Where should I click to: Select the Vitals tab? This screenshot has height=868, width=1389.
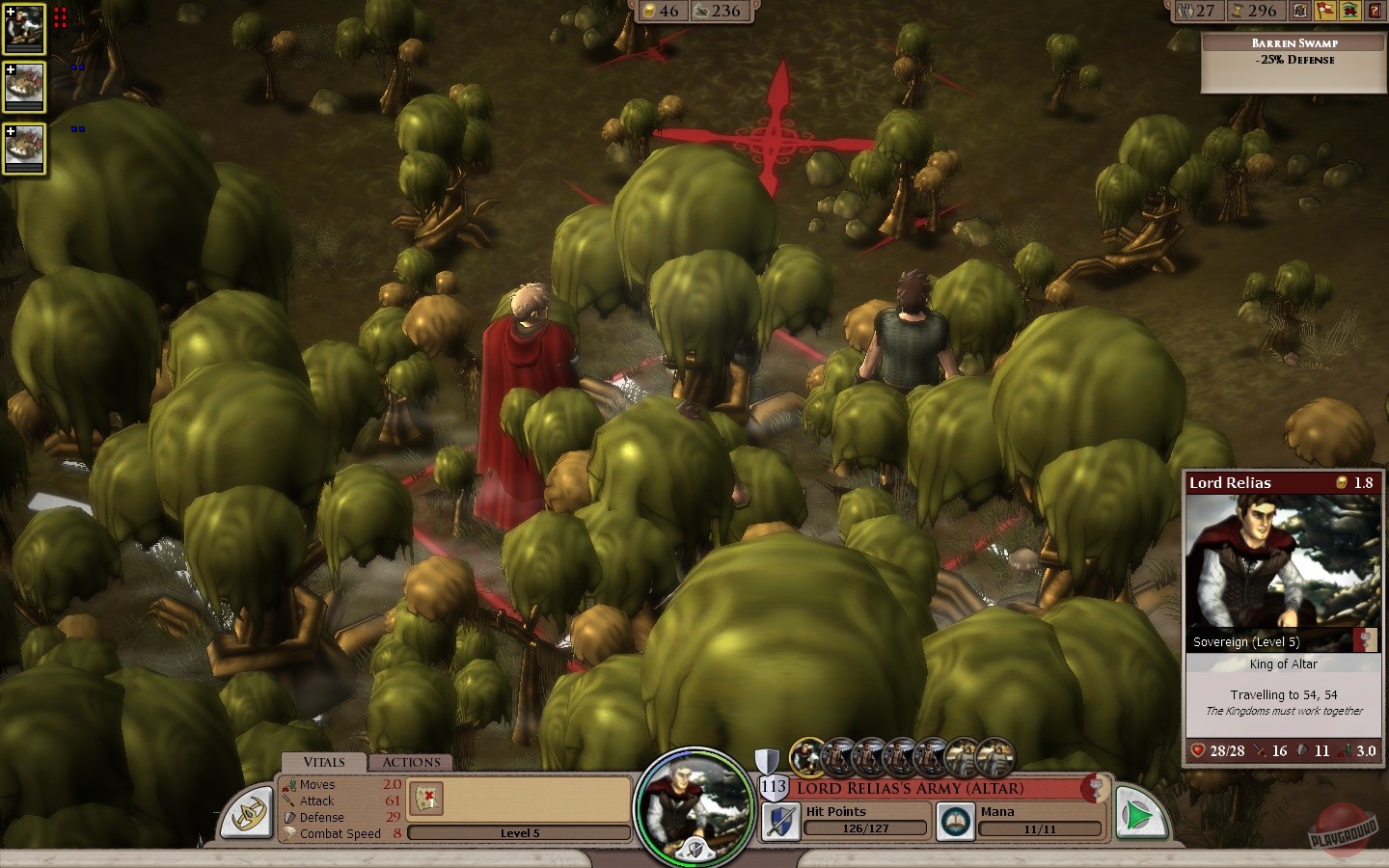pos(324,762)
